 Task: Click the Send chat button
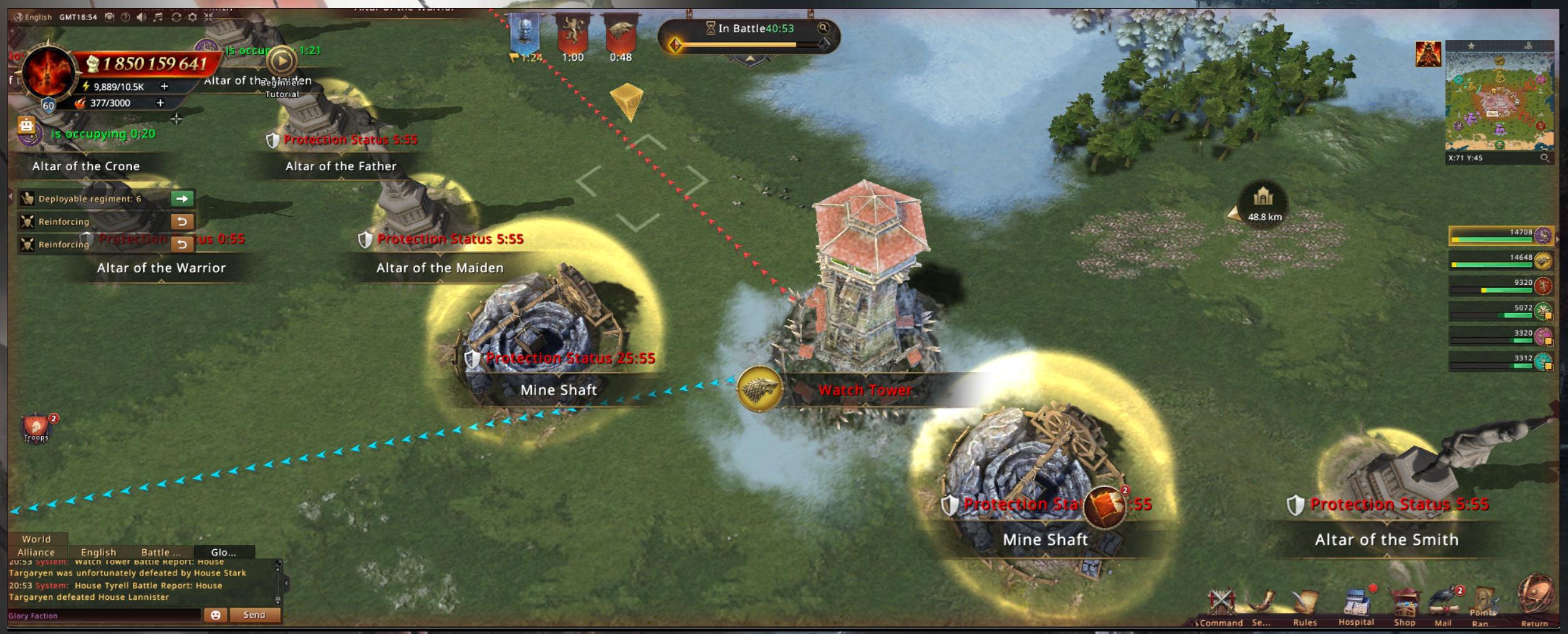(254, 615)
